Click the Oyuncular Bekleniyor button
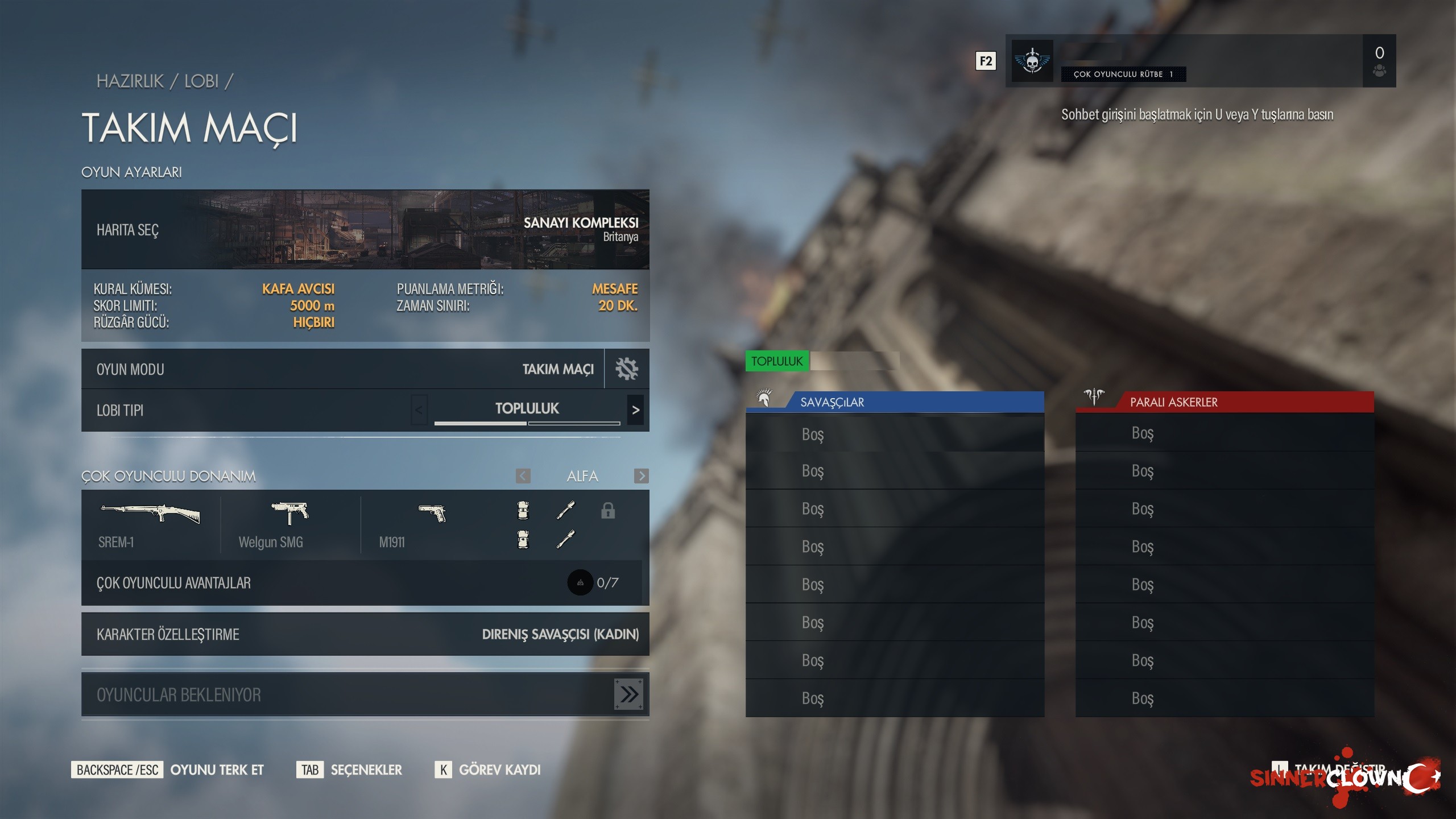Screen dimensions: 1456x819 tap(365, 694)
